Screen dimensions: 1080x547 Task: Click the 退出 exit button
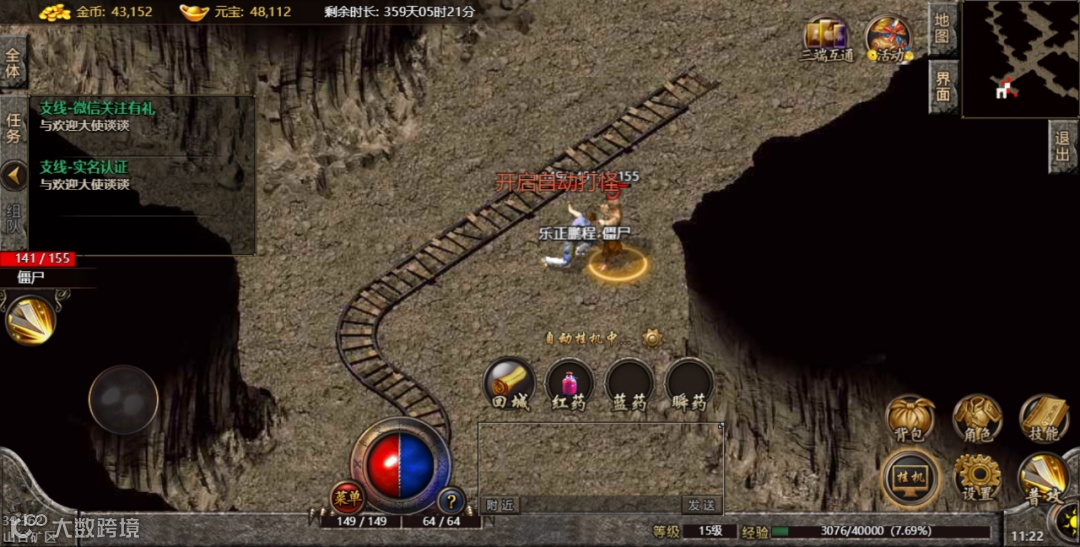tap(1063, 146)
